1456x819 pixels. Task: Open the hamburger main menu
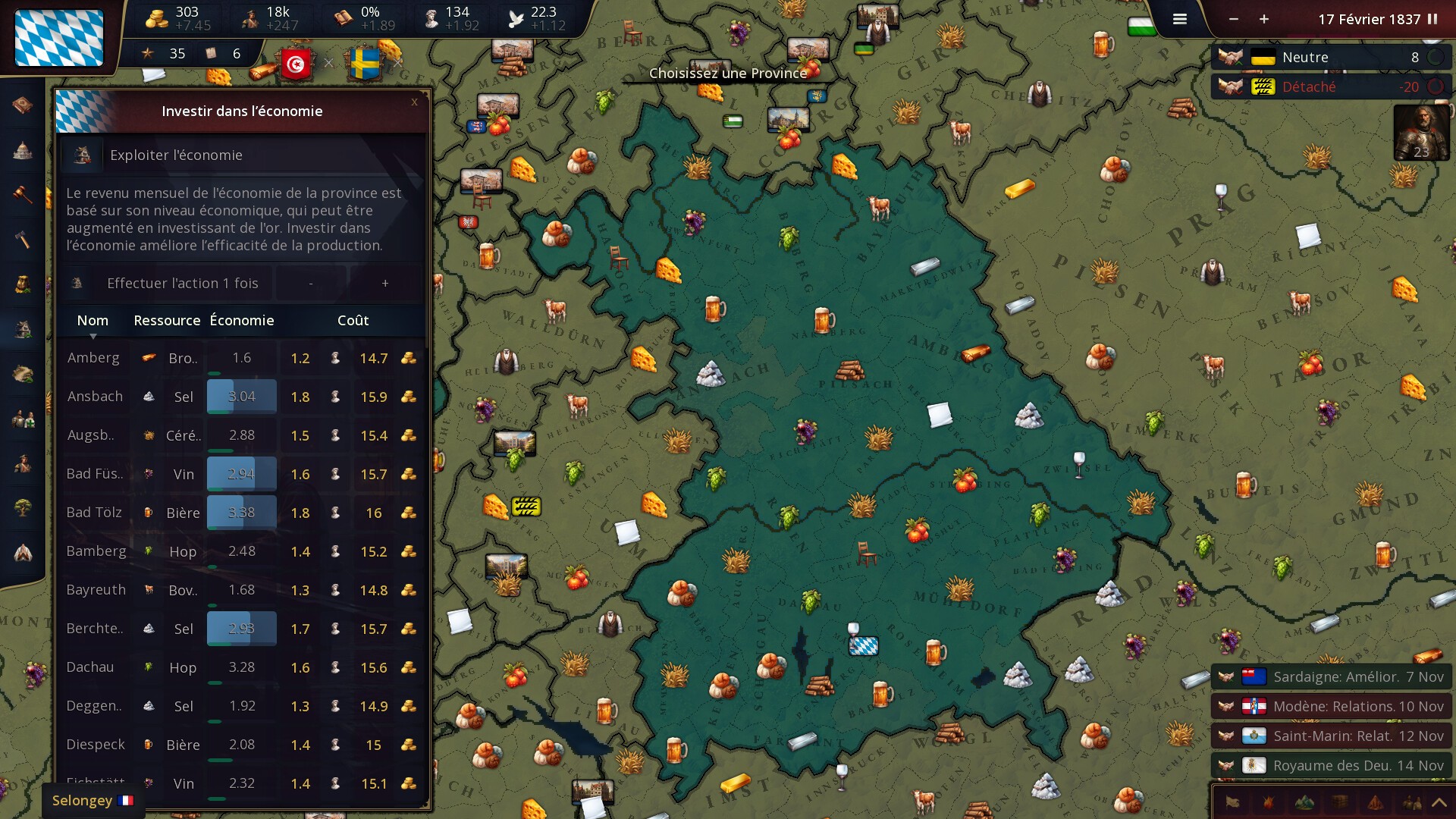[x=1179, y=20]
